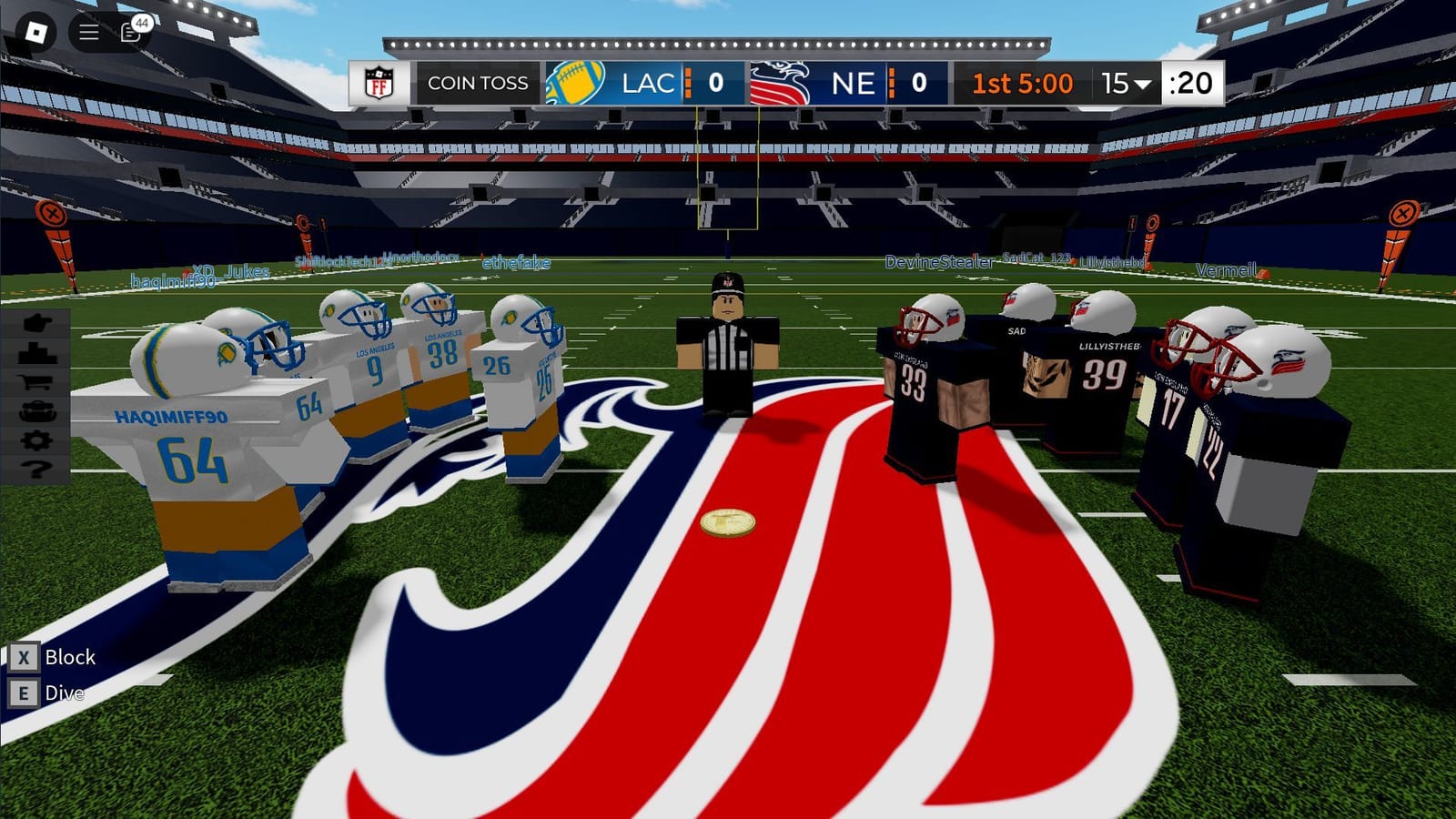Select the pointing hand emote icon in sidebar
This screenshot has width=1456, height=819.
(x=35, y=323)
